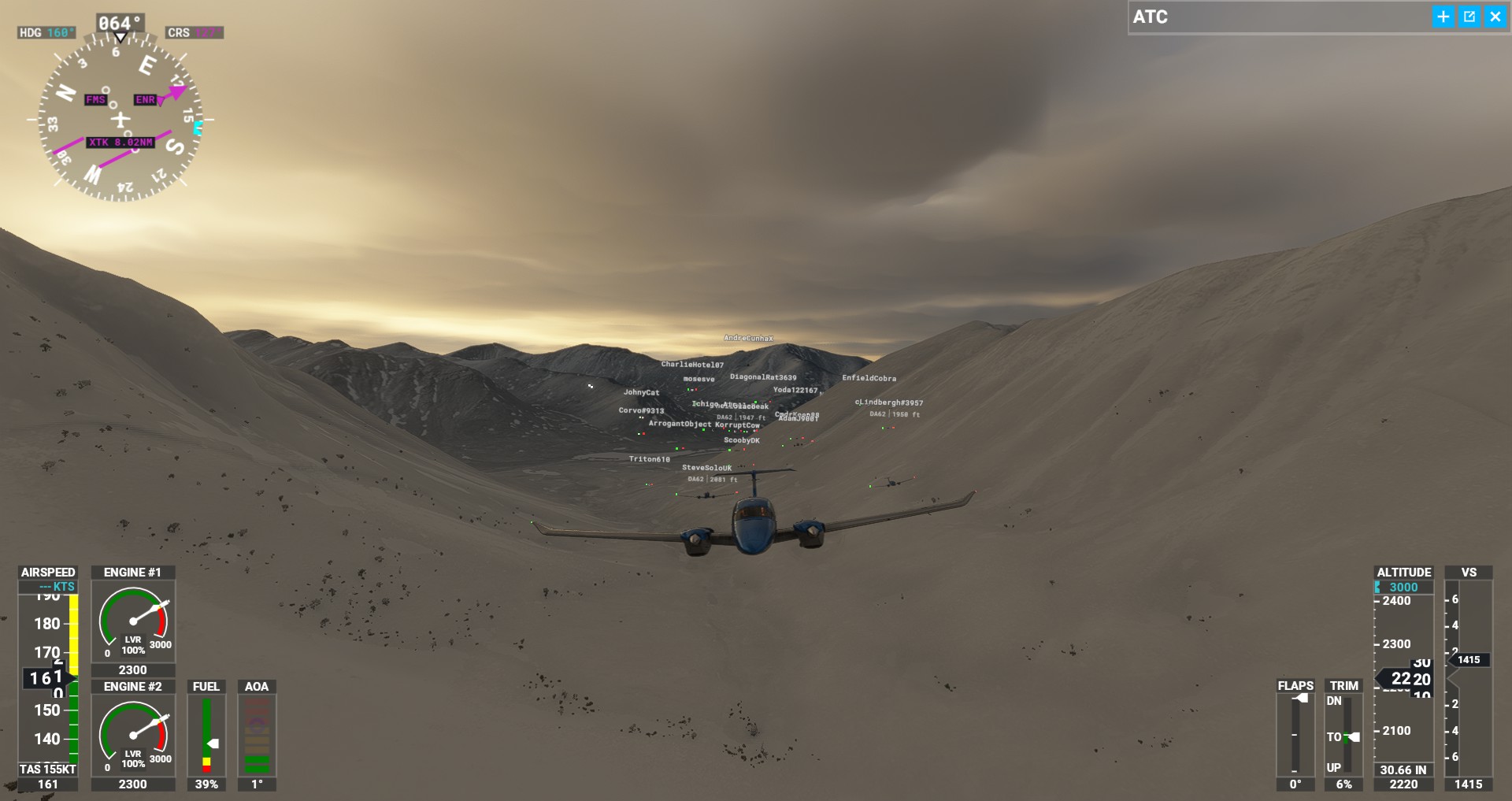Expand the ATC panel with plus button
This screenshot has height=801, width=1512.
coord(1443,17)
